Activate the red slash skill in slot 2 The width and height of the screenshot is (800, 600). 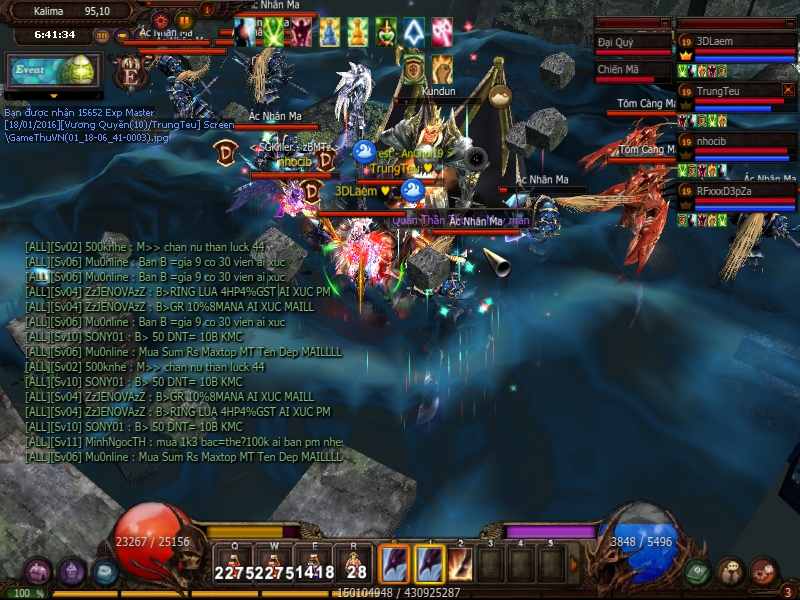pyautogui.click(x=460, y=563)
